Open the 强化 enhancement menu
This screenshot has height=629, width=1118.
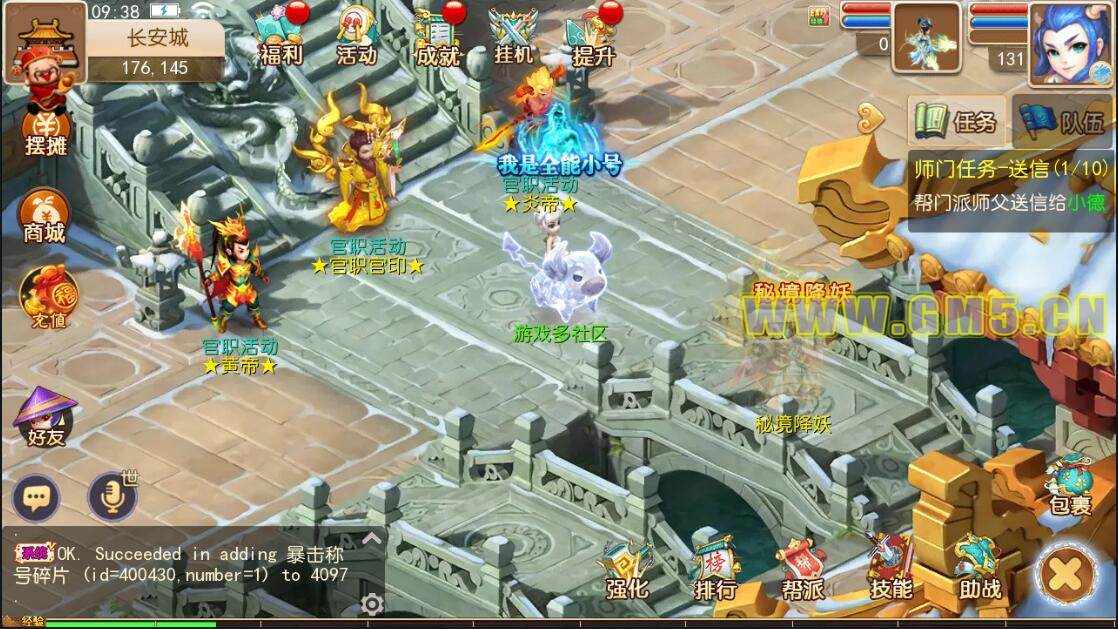point(627,572)
